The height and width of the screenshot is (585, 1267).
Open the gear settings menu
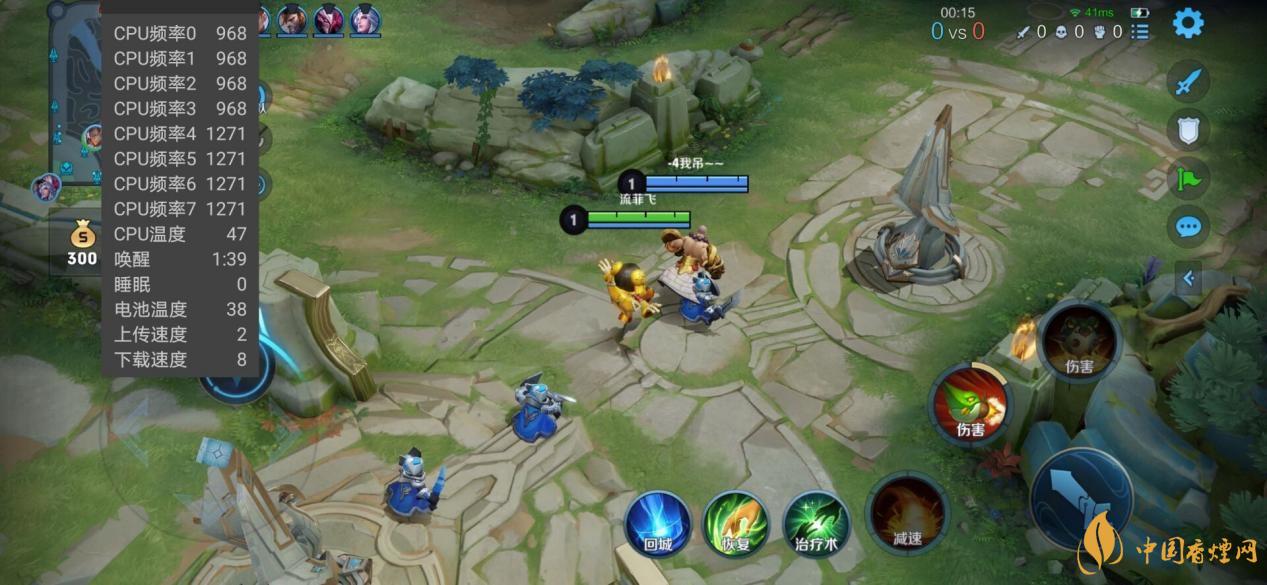pyautogui.click(x=1188, y=23)
